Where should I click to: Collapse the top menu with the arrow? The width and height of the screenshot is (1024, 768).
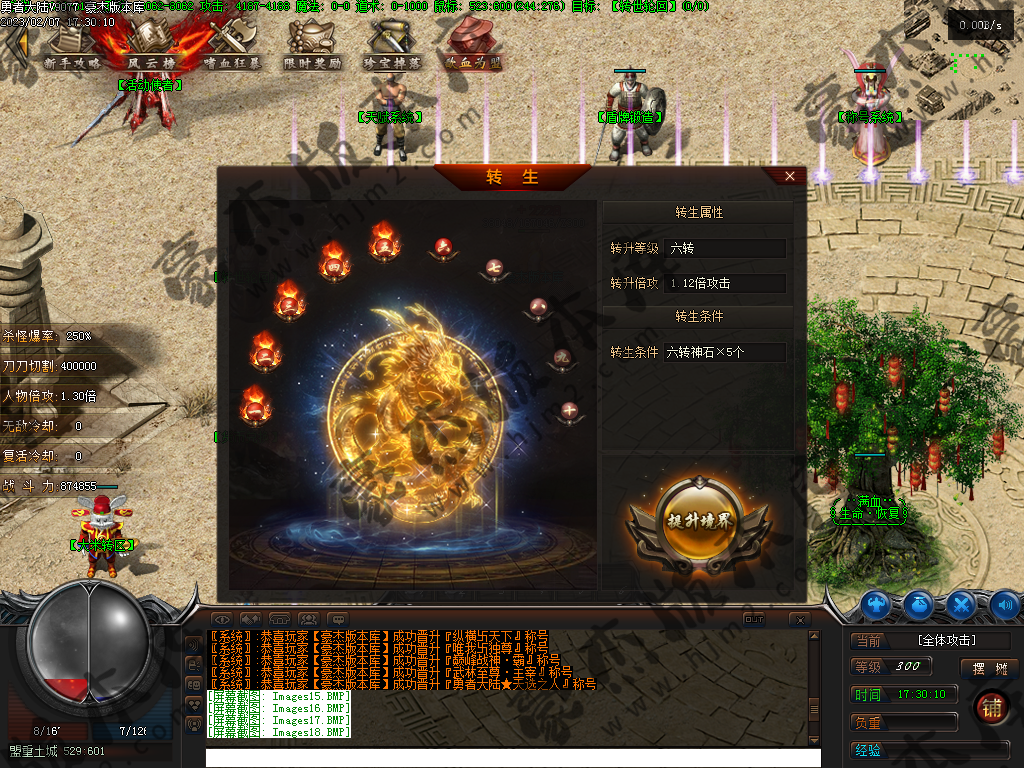coord(17,42)
